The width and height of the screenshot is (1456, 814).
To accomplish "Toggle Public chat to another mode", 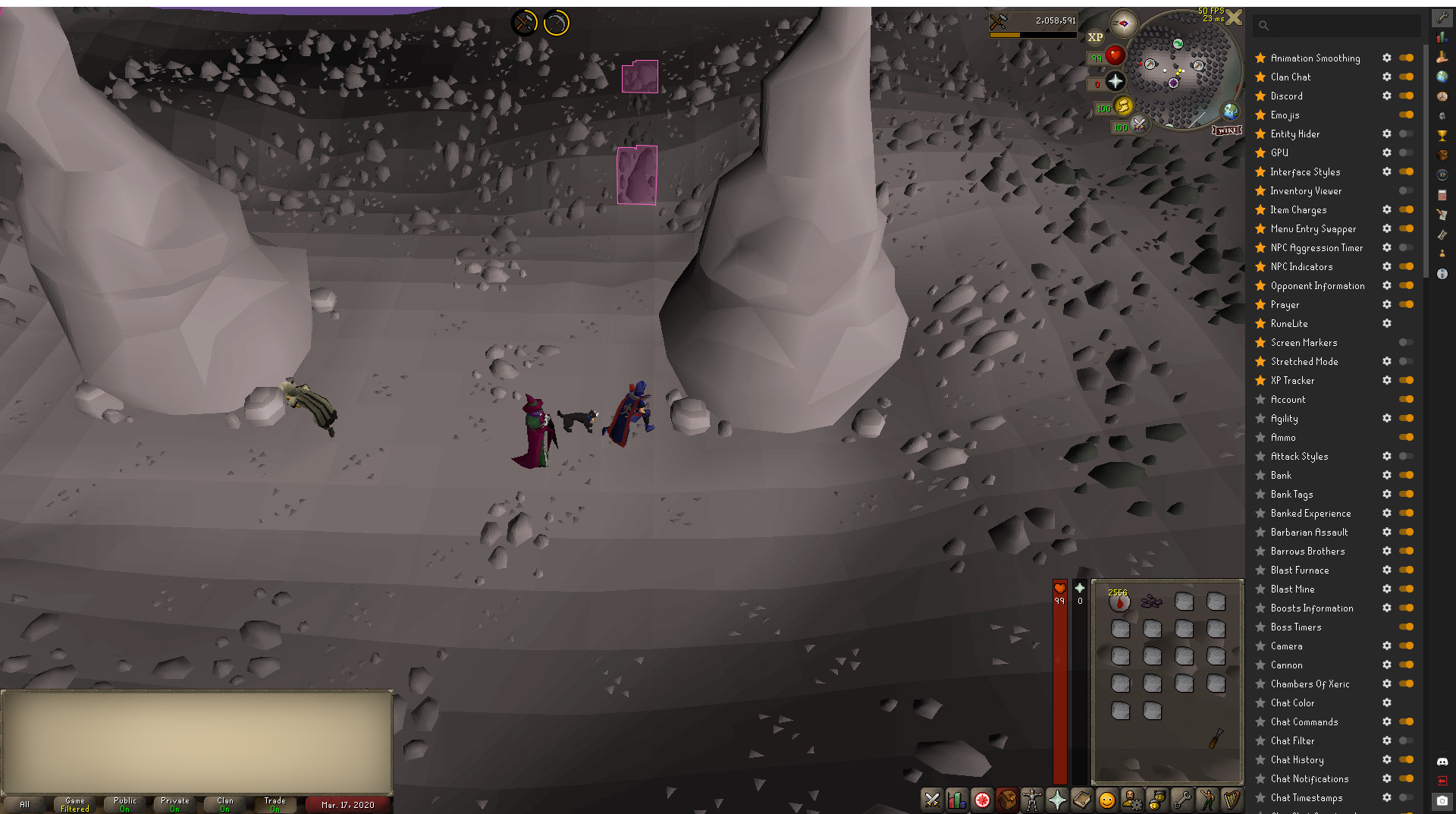I will [x=124, y=804].
